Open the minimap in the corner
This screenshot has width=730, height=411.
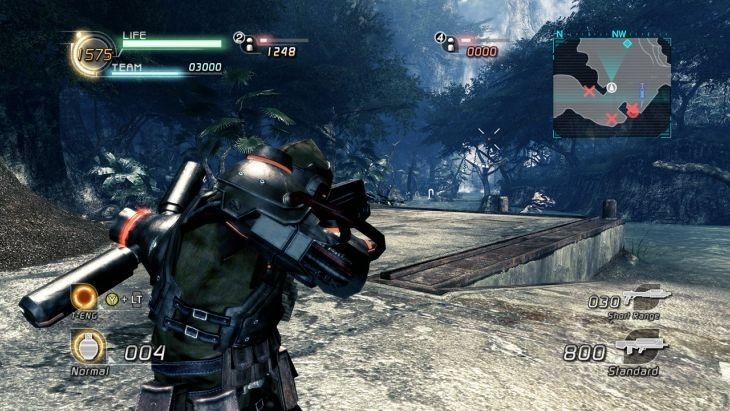[611, 87]
